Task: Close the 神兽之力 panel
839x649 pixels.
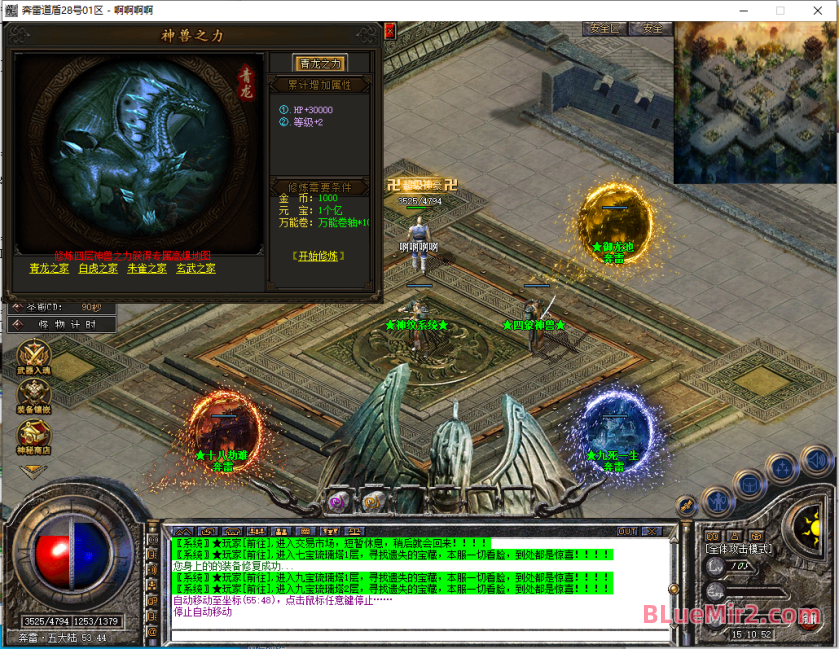Action: 389,31
